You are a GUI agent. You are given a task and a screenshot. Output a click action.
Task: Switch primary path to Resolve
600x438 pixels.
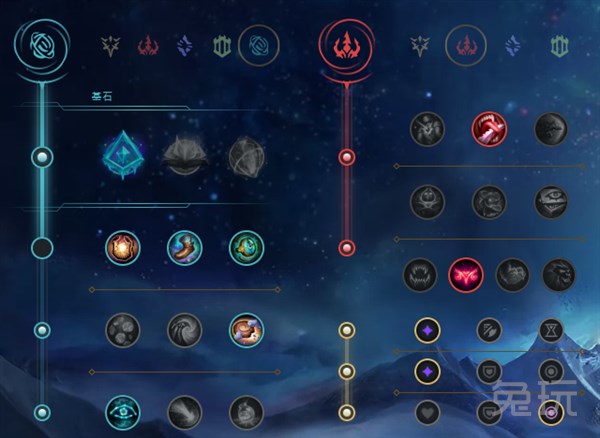coord(221,45)
